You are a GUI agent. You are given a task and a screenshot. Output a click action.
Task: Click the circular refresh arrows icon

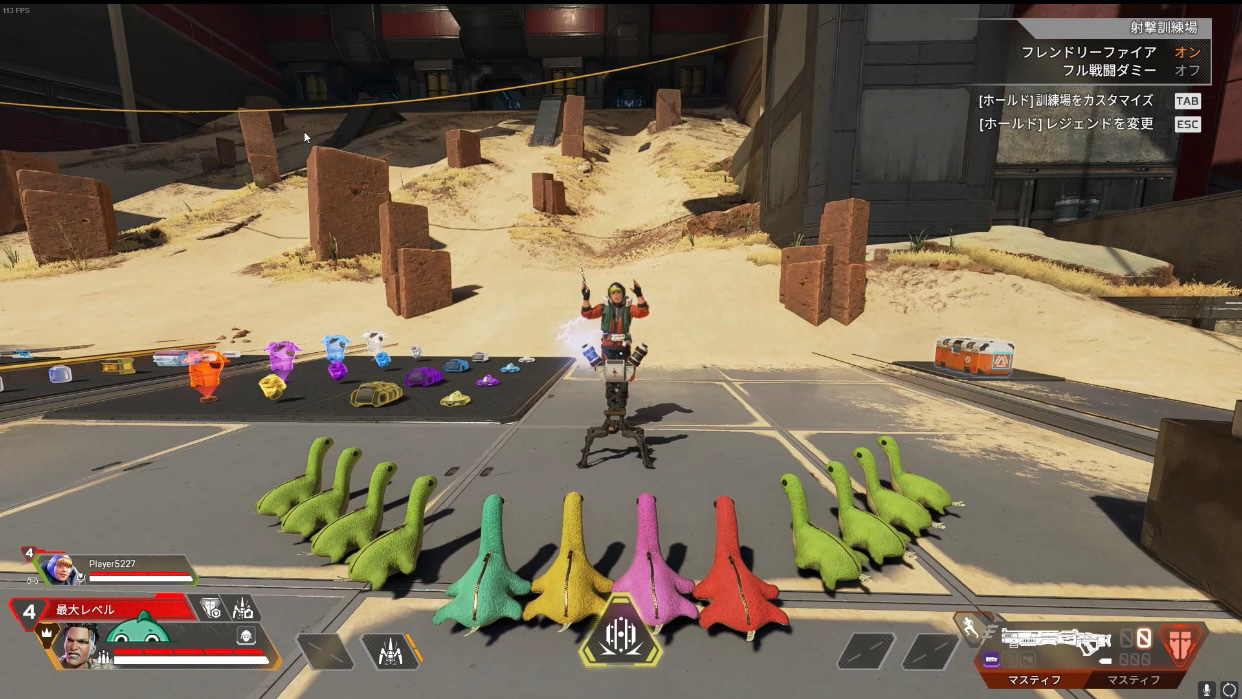(x=1229, y=689)
